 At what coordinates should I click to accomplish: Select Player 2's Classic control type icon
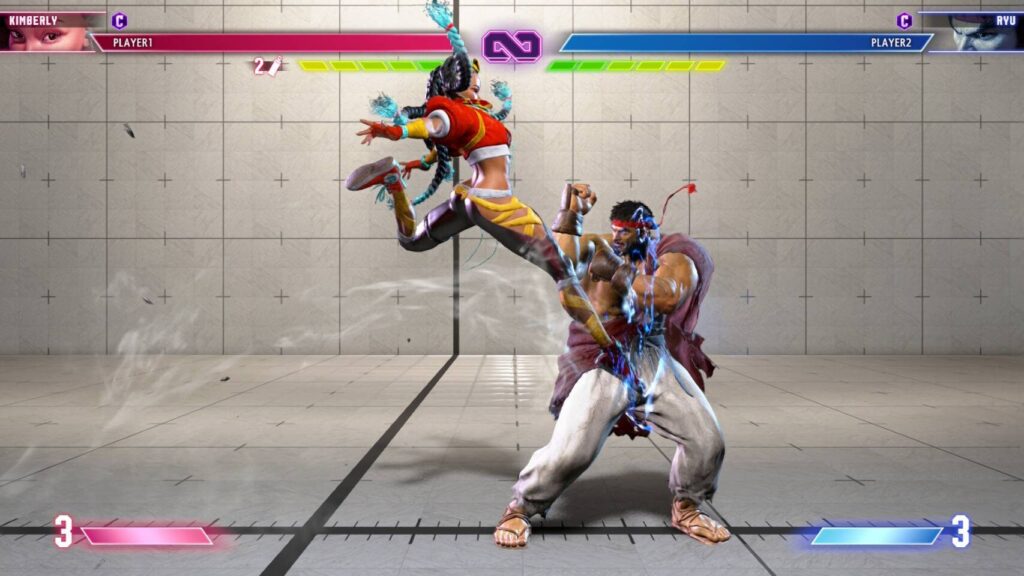coord(904,20)
